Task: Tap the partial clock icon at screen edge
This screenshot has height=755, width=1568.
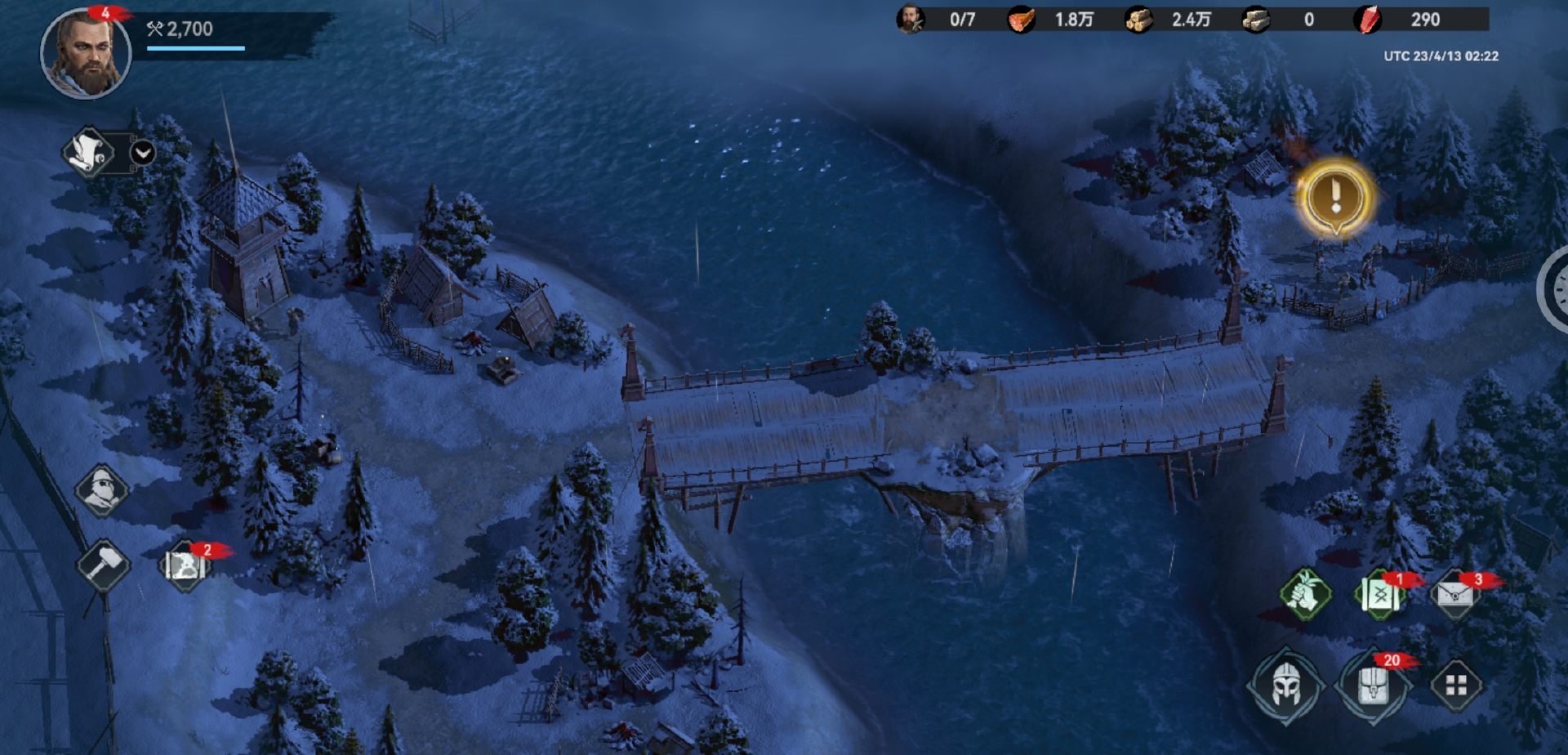Action: [1557, 290]
